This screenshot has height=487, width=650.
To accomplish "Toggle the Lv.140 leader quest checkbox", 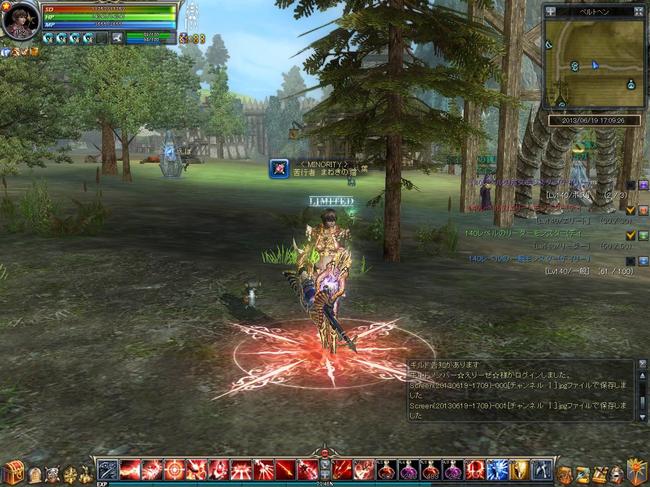I will [630, 235].
